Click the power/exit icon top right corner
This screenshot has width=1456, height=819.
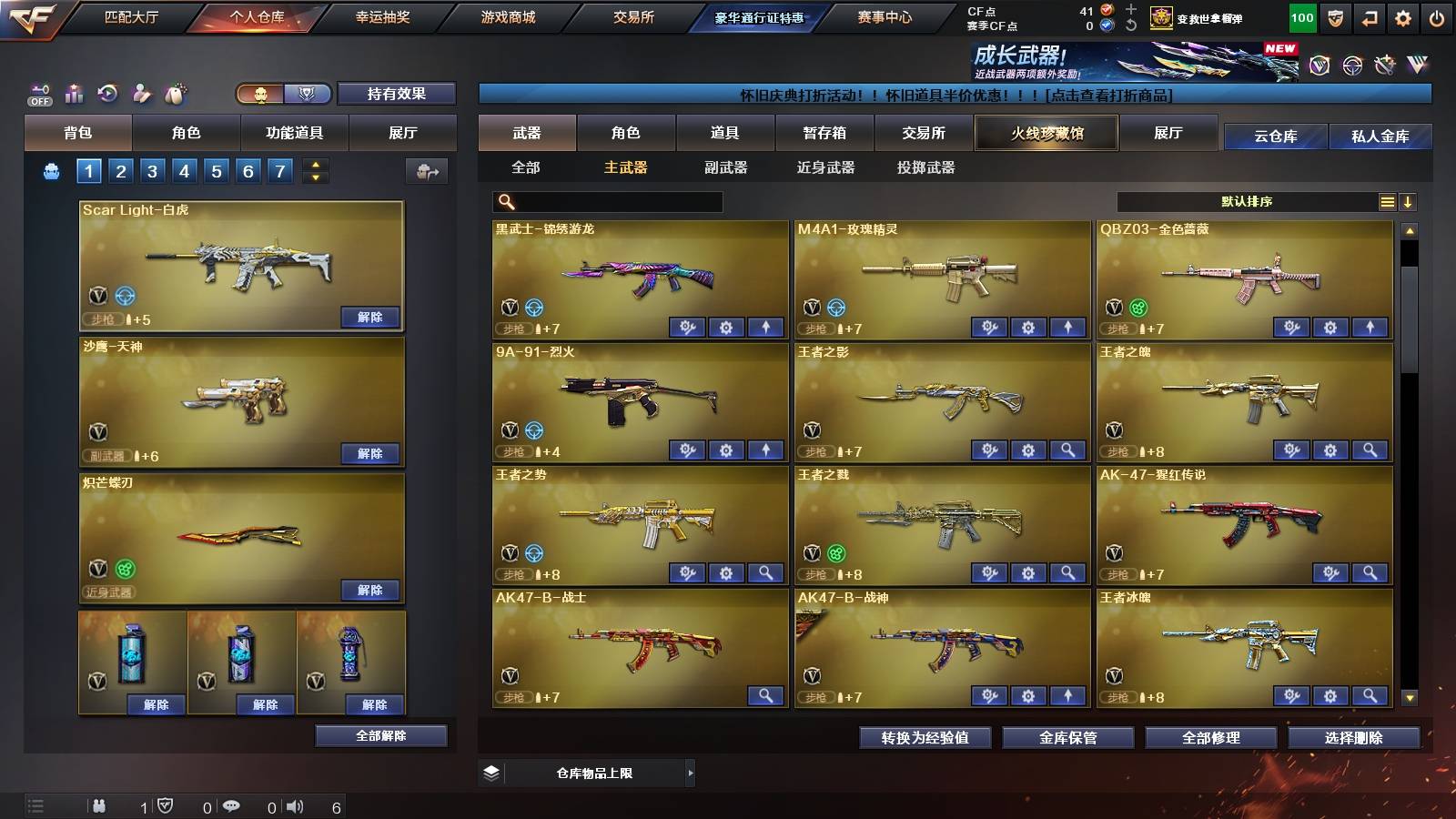point(1436,16)
